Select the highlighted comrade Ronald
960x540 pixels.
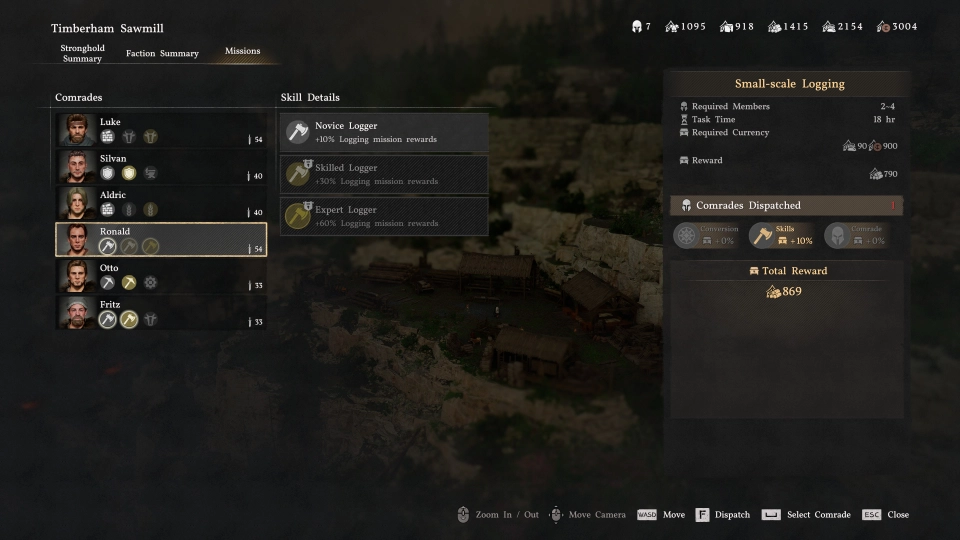pyautogui.click(x=161, y=239)
